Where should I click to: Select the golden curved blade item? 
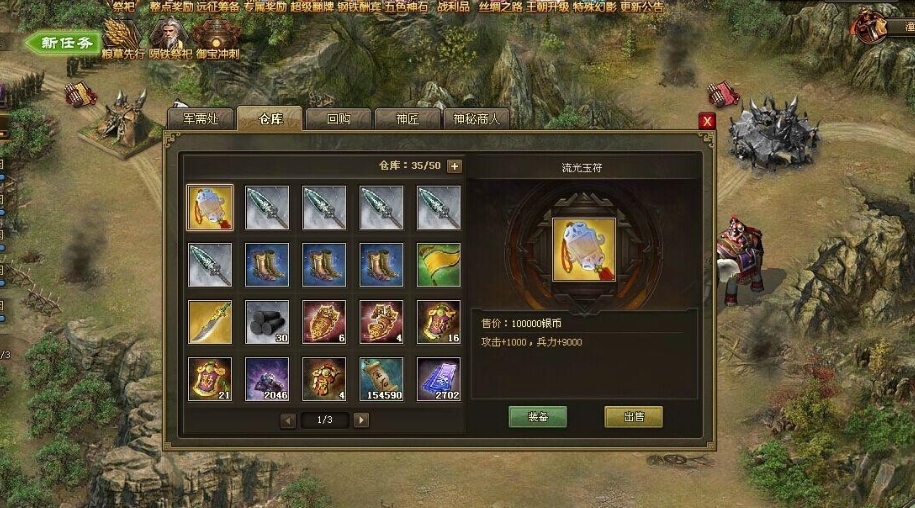(210, 322)
